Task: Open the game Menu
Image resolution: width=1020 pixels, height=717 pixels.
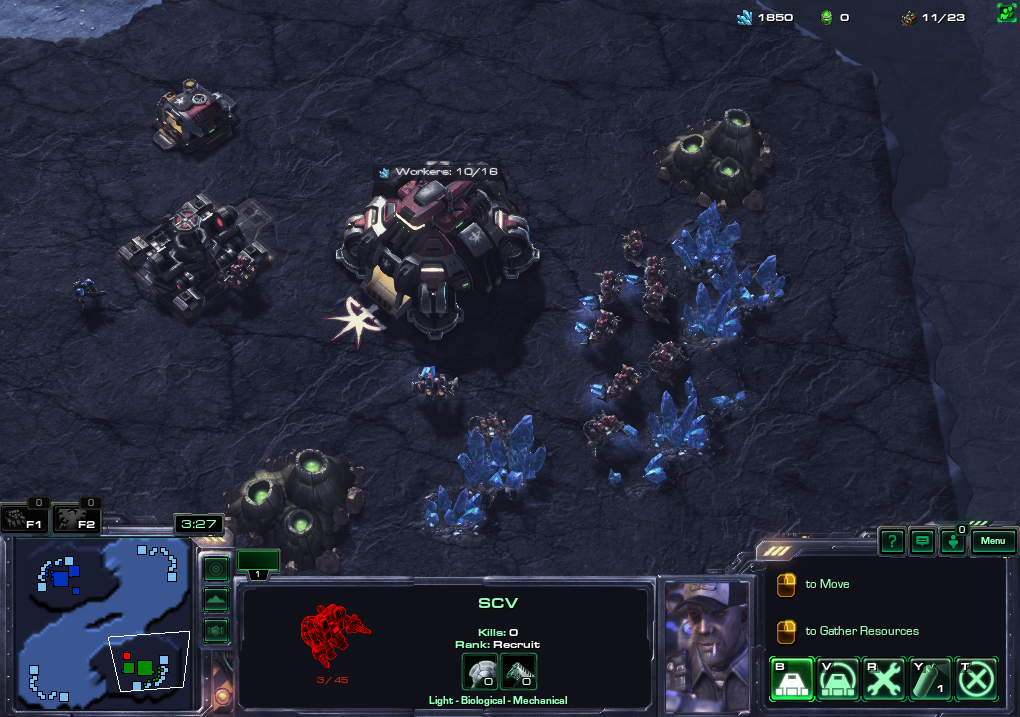Action: pos(992,541)
